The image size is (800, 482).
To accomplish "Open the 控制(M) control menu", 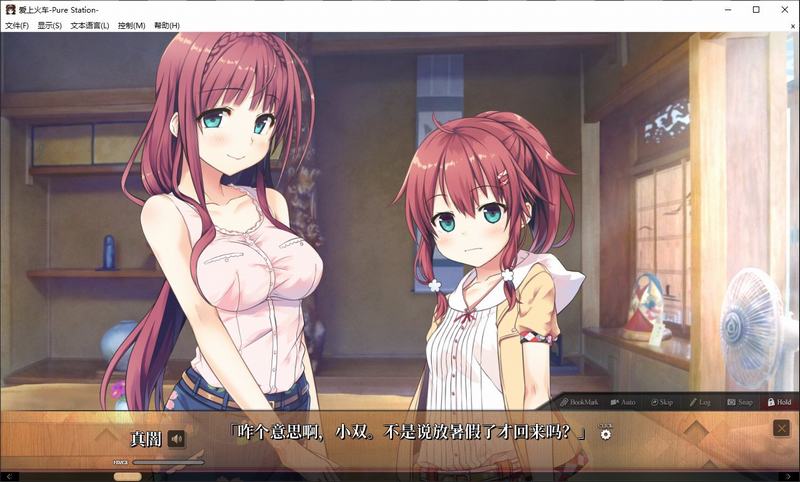I will (x=131, y=25).
